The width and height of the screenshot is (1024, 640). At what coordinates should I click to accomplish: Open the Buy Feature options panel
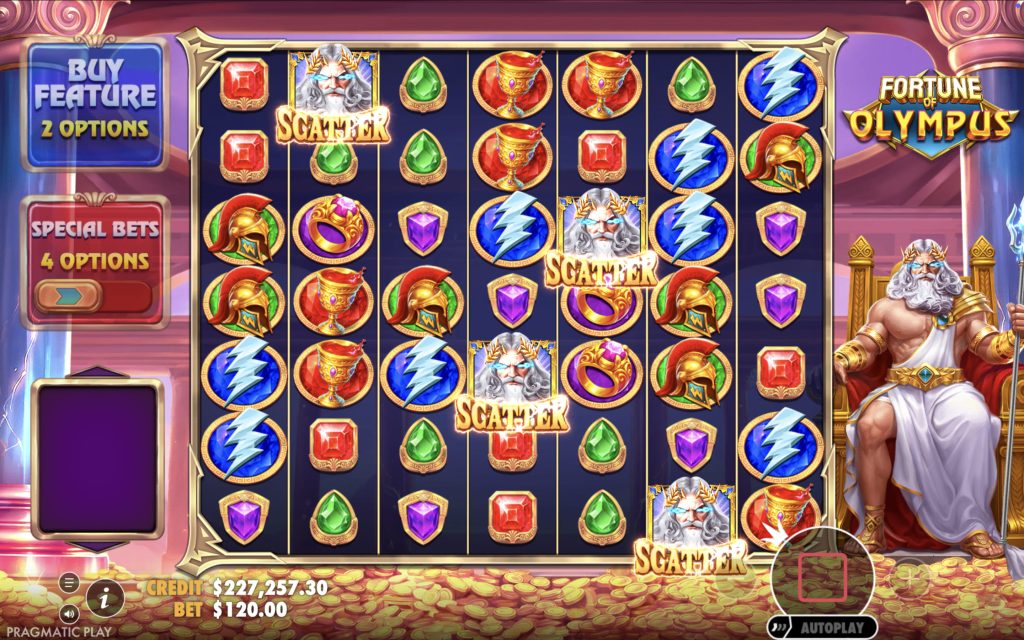click(94, 102)
